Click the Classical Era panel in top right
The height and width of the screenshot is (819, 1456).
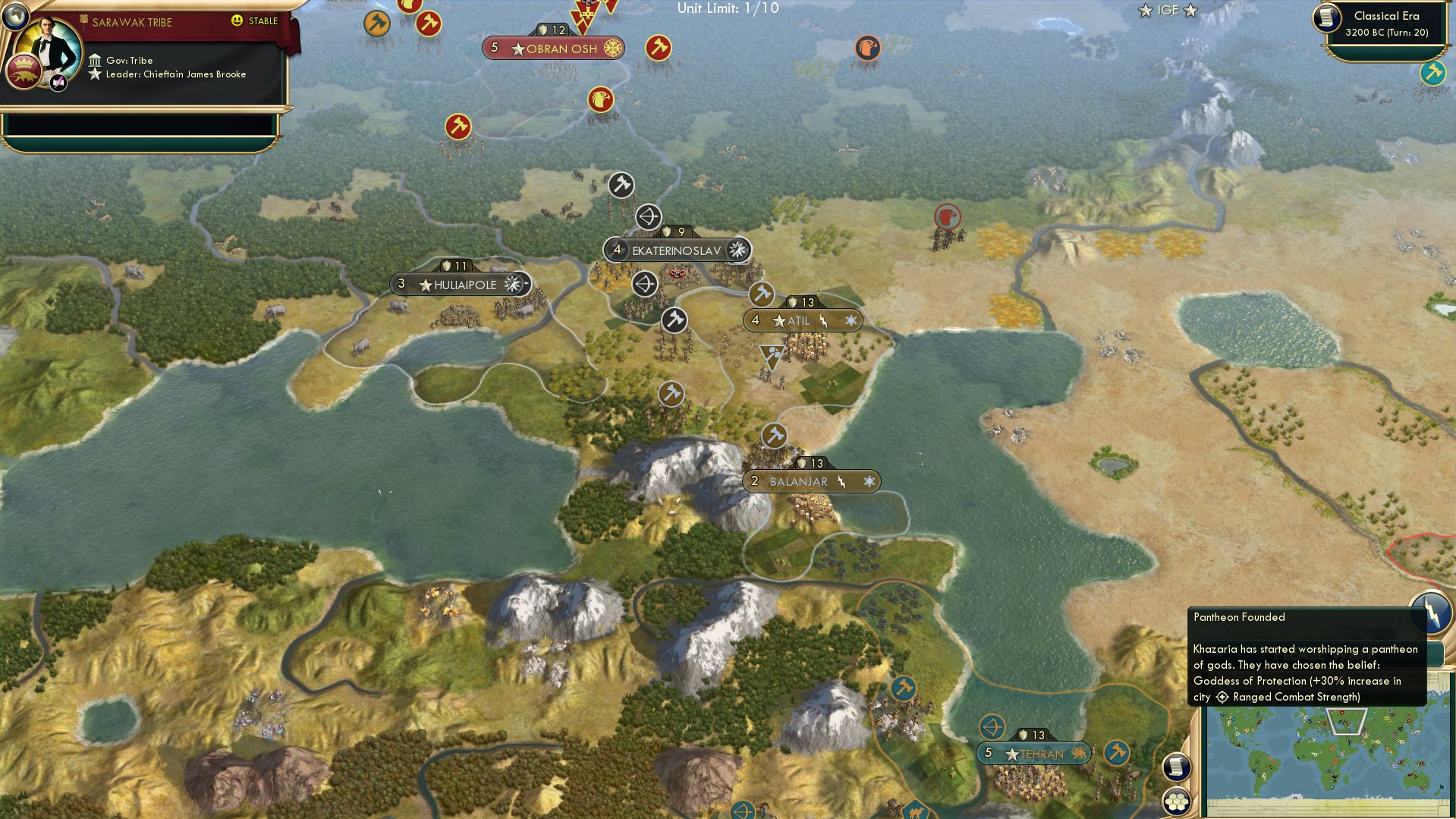point(1389,24)
